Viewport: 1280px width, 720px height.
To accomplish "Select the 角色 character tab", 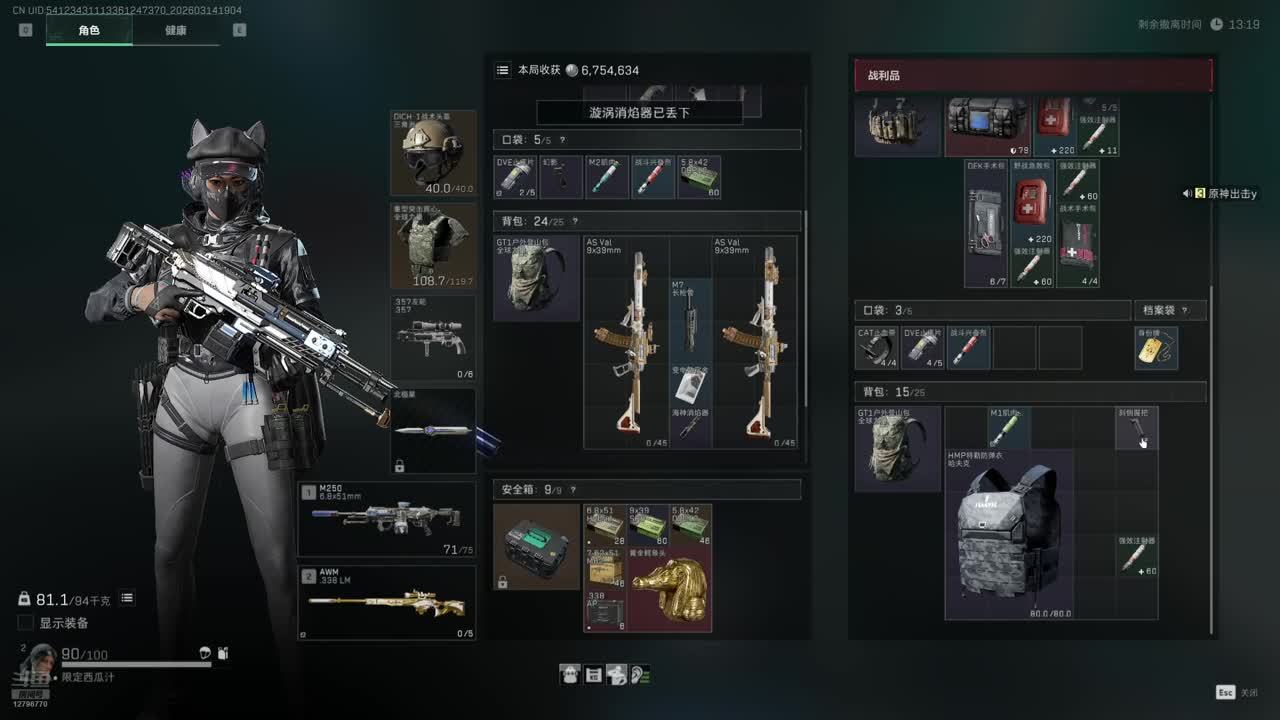I will point(89,30).
